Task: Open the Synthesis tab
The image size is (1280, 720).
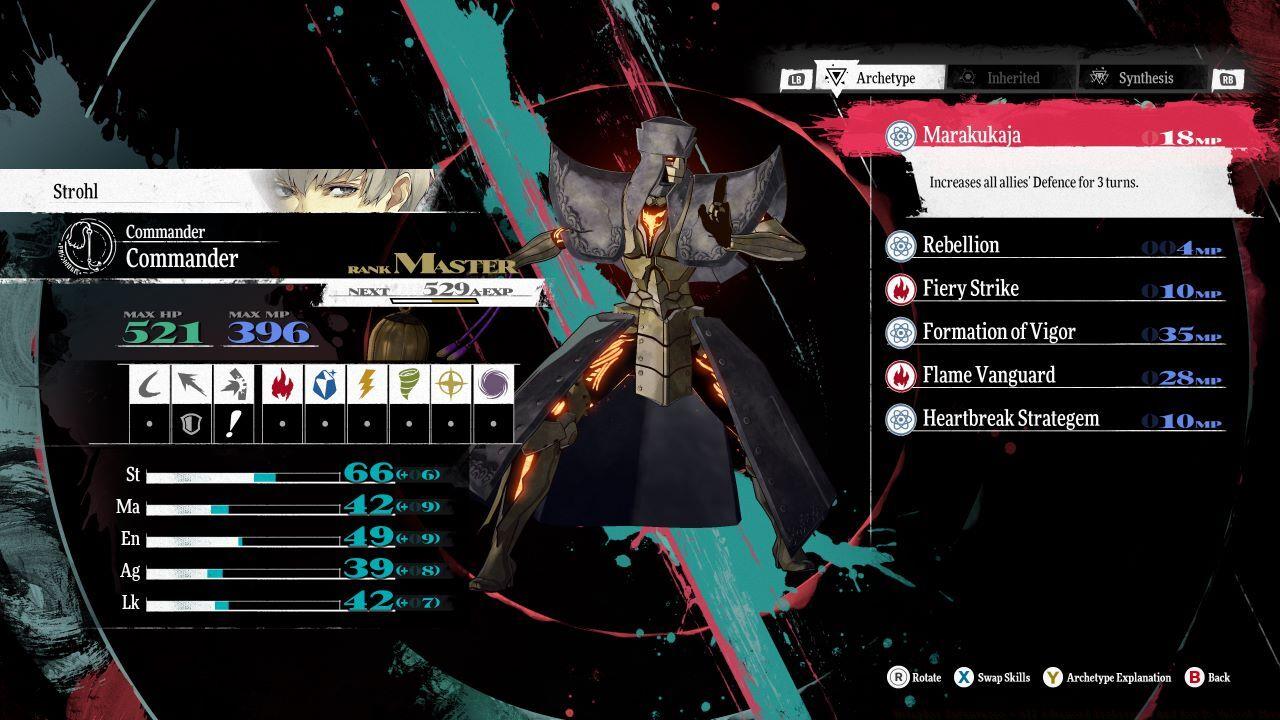Action: pos(1135,78)
